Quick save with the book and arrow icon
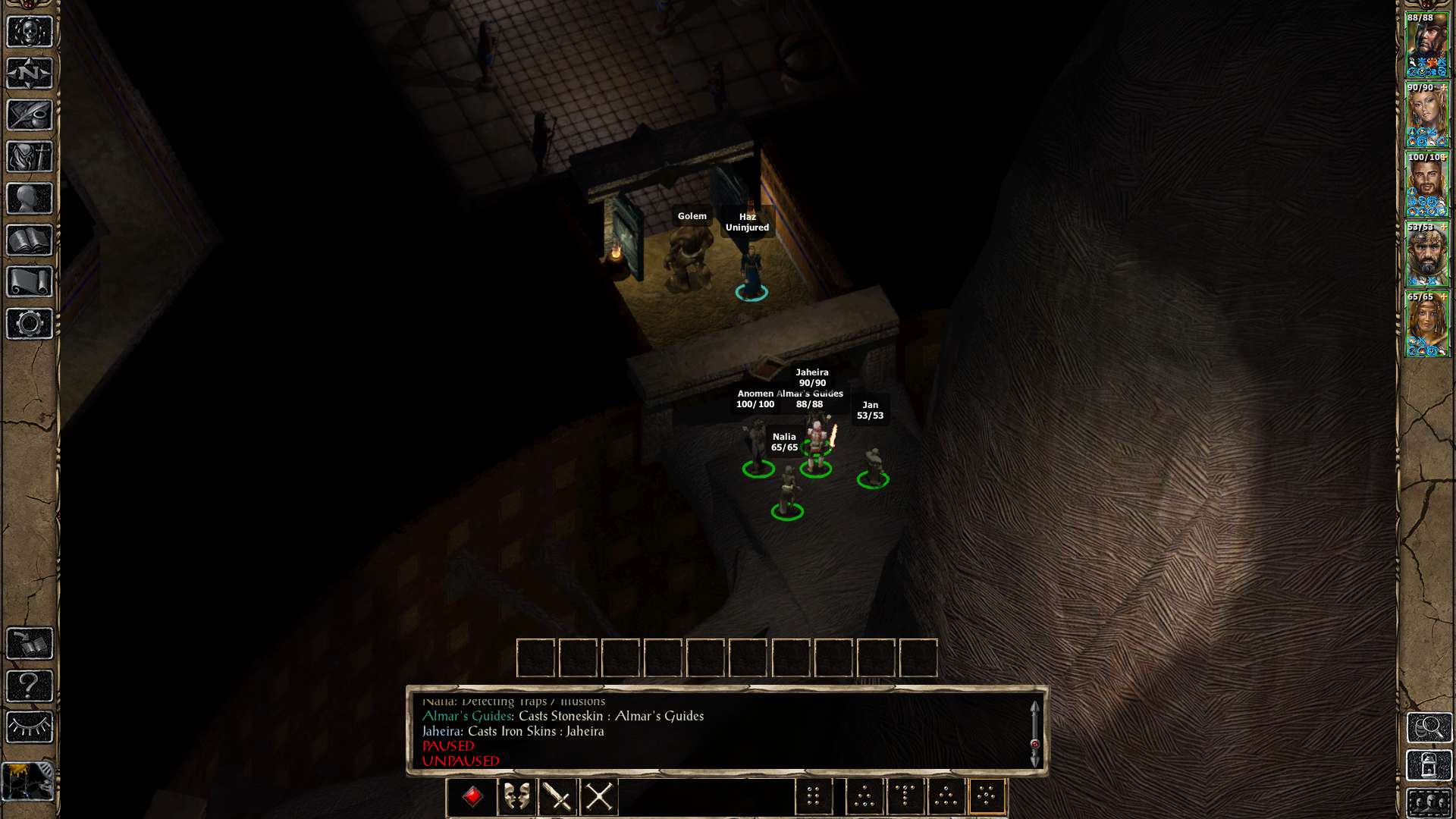Viewport: 1456px width, 819px height. [30, 644]
